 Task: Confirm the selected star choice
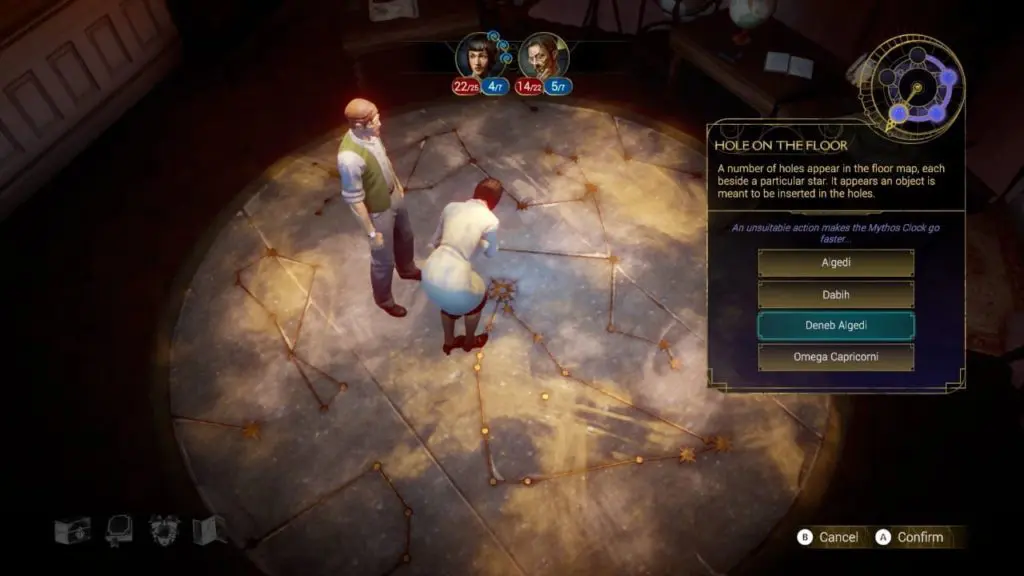[909, 537]
